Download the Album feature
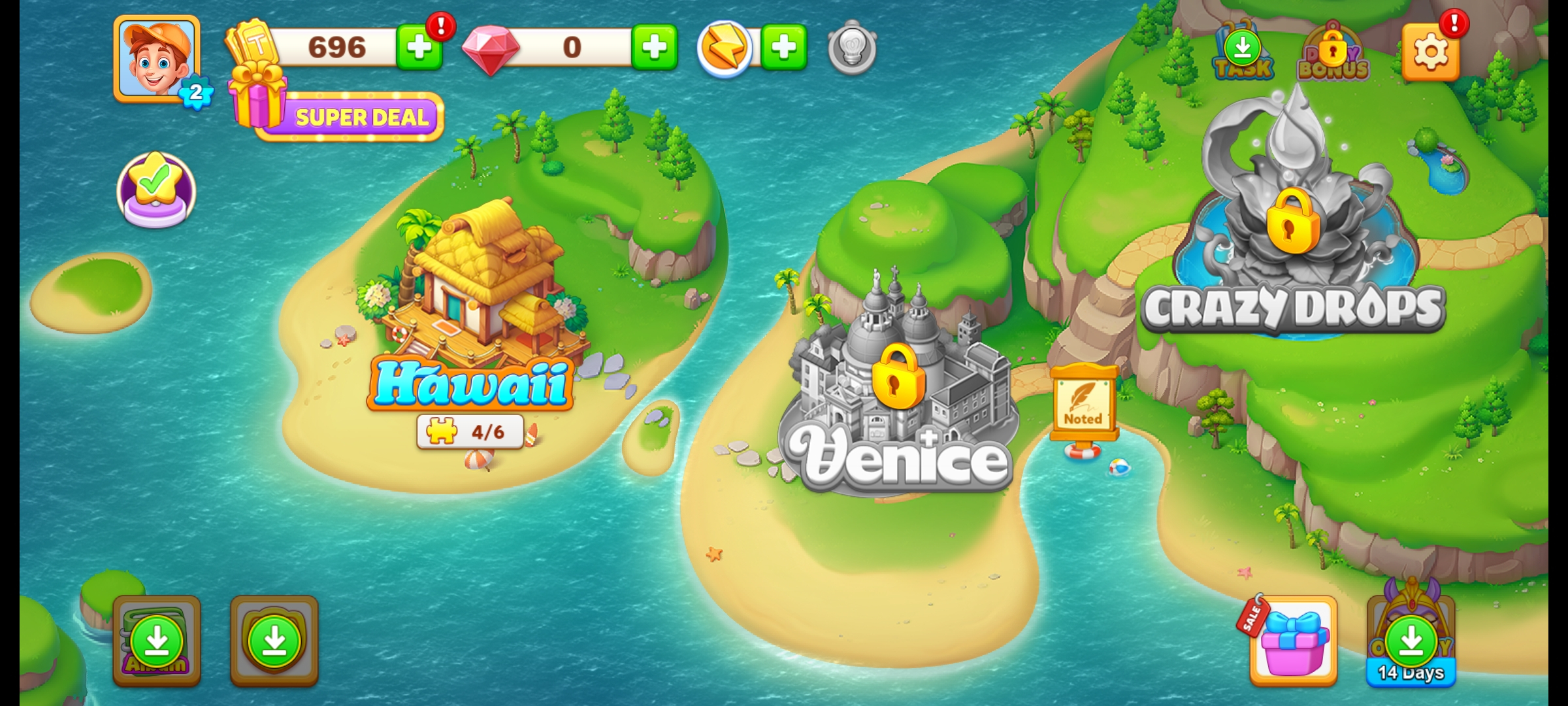Screen dimensions: 1568x706 pyautogui.click(x=157, y=641)
